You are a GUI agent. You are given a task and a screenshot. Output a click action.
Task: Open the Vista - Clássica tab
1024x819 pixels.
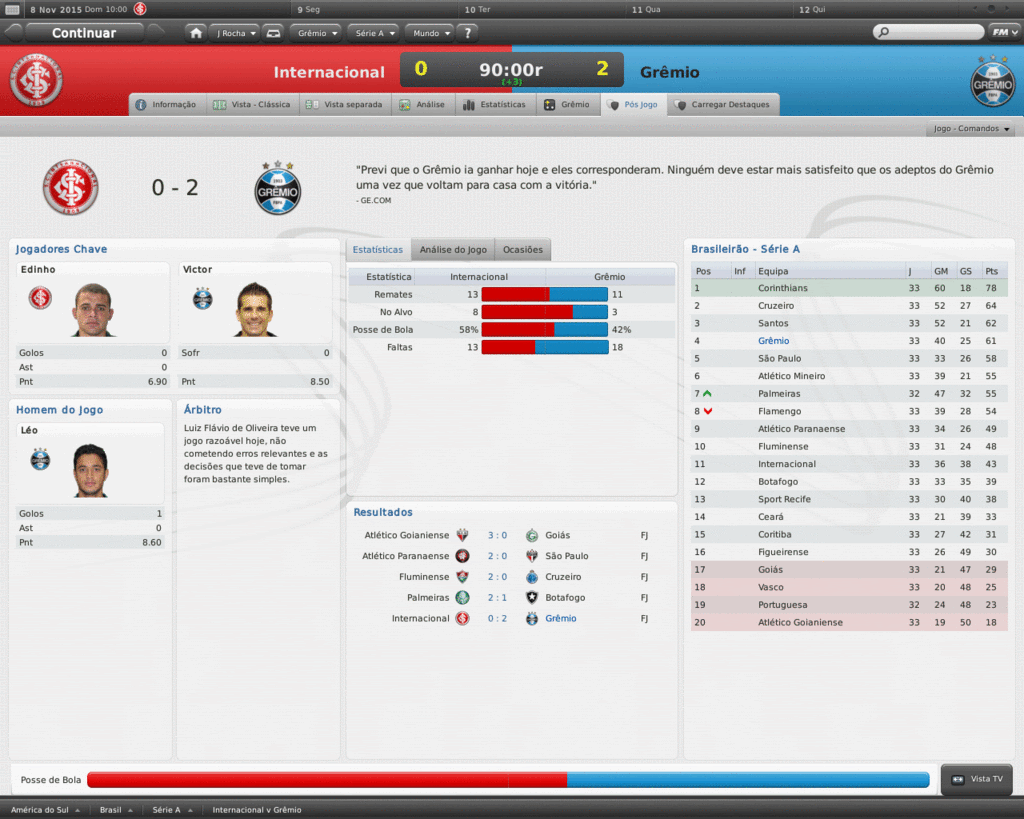click(x=251, y=104)
